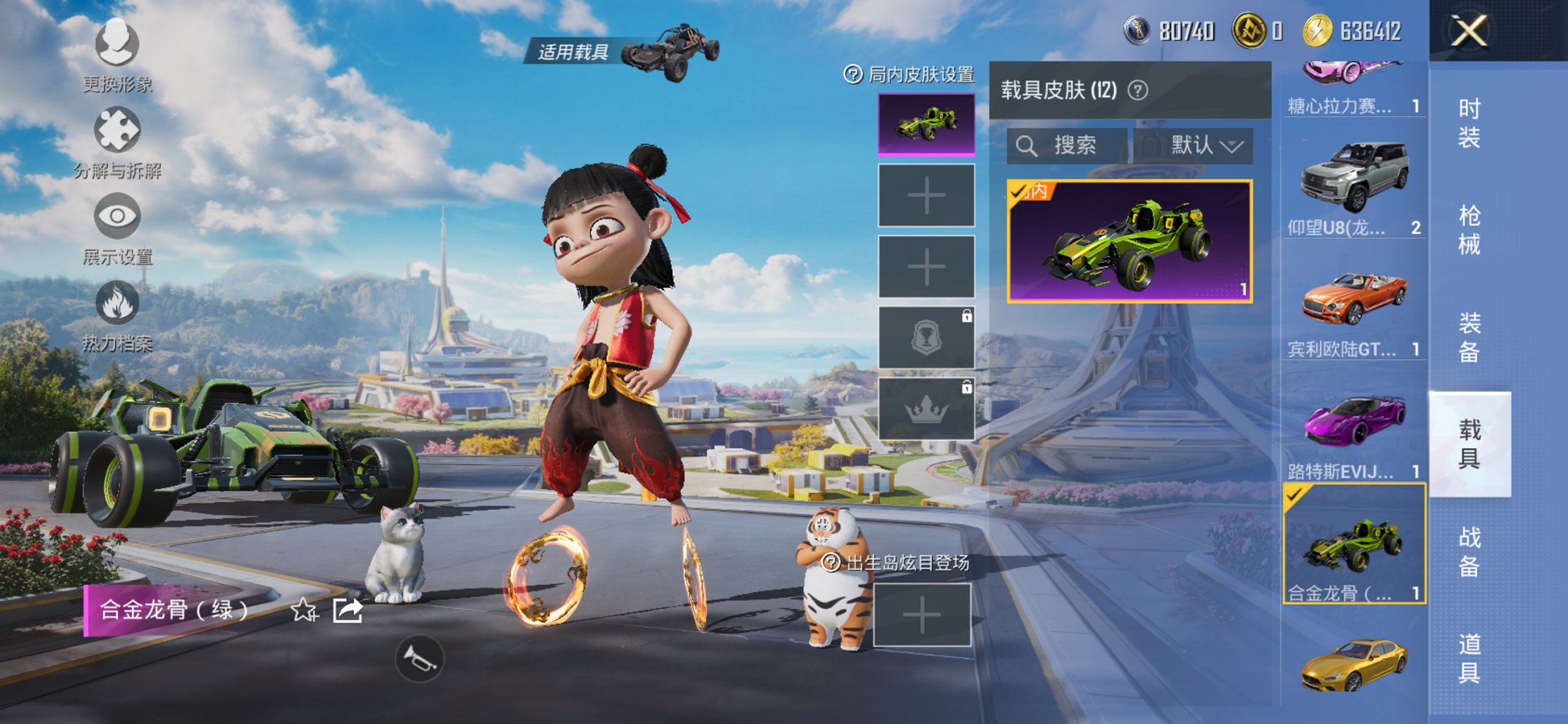Viewport: 1568px width, 724px height.
Task: Switch to the 时装 tab
Action: [x=1468, y=123]
